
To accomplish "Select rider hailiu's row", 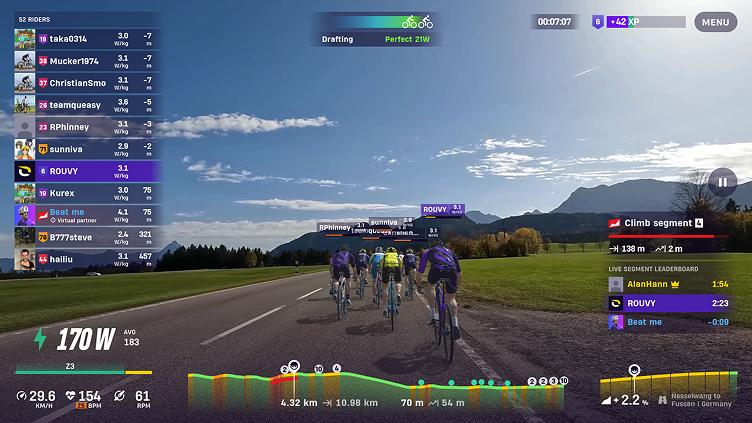I will pyautogui.click(x=85, y=259).
